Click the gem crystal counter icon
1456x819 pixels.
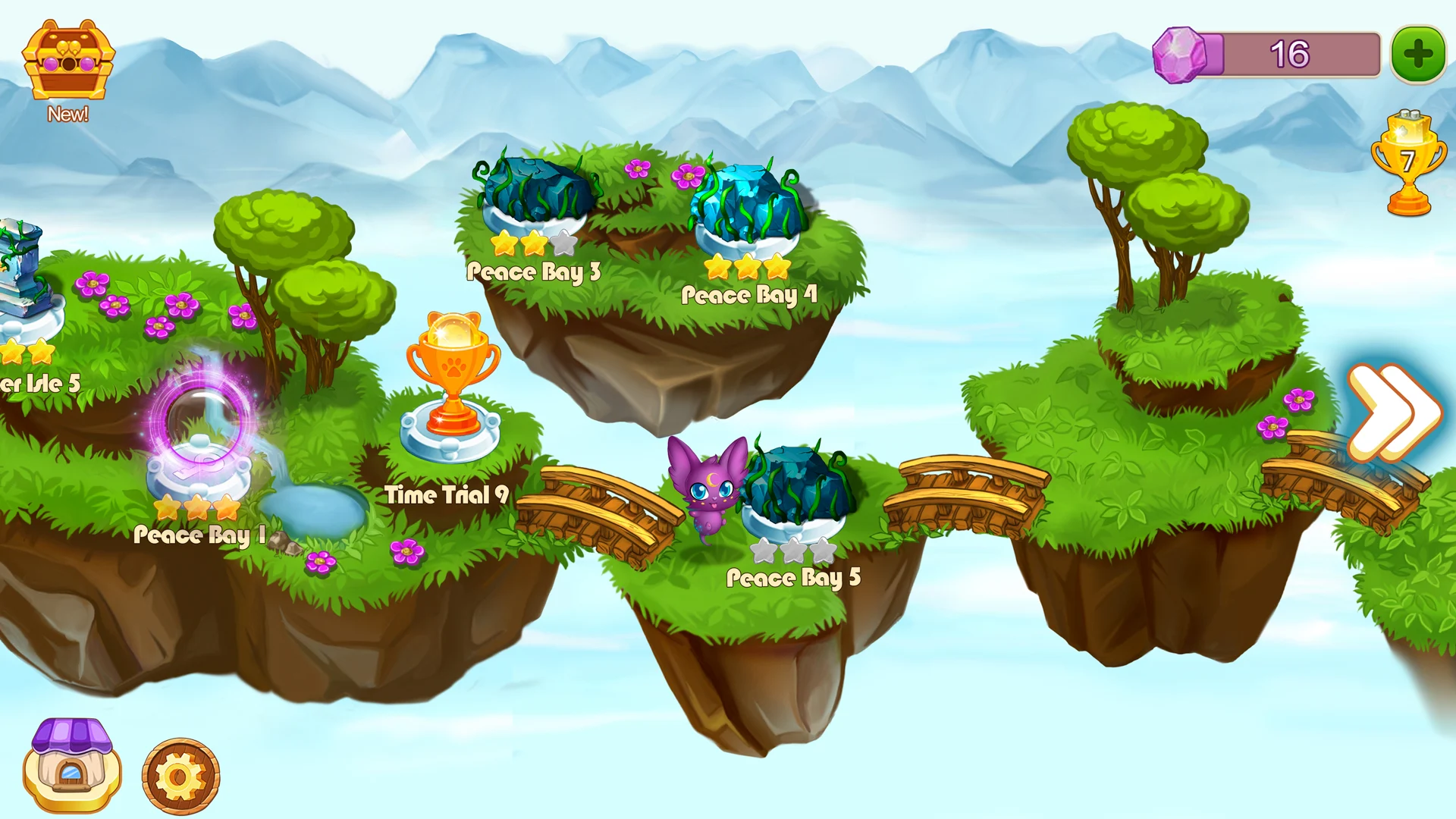(x=1177, y=53)
